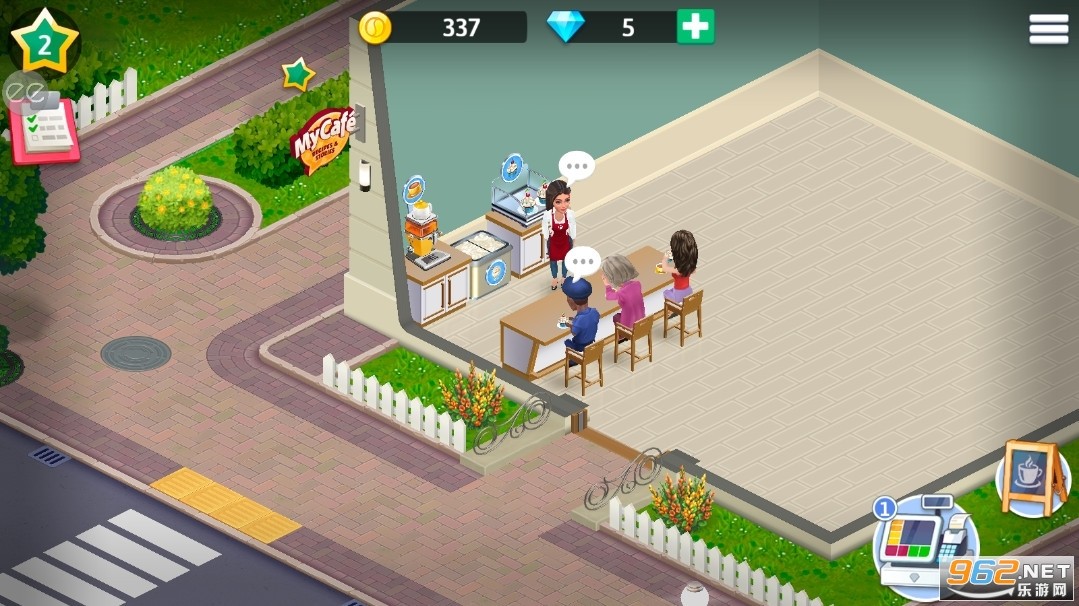Viewport: 1079px width, 606px height.
Task: Open the task checklist clipboard
Action: (45, 132)
